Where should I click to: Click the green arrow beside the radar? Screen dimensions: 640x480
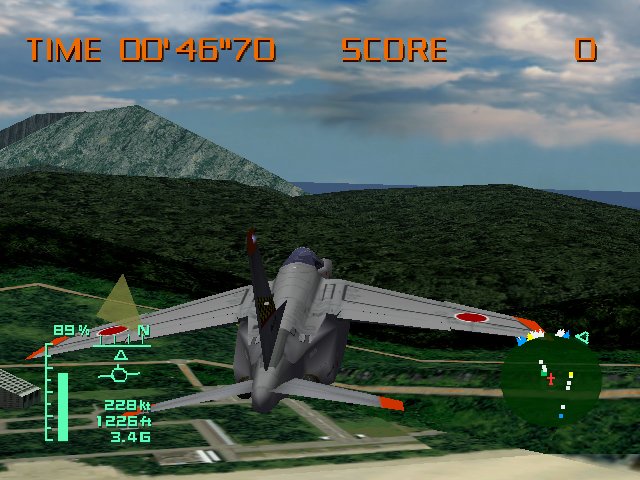582,338
